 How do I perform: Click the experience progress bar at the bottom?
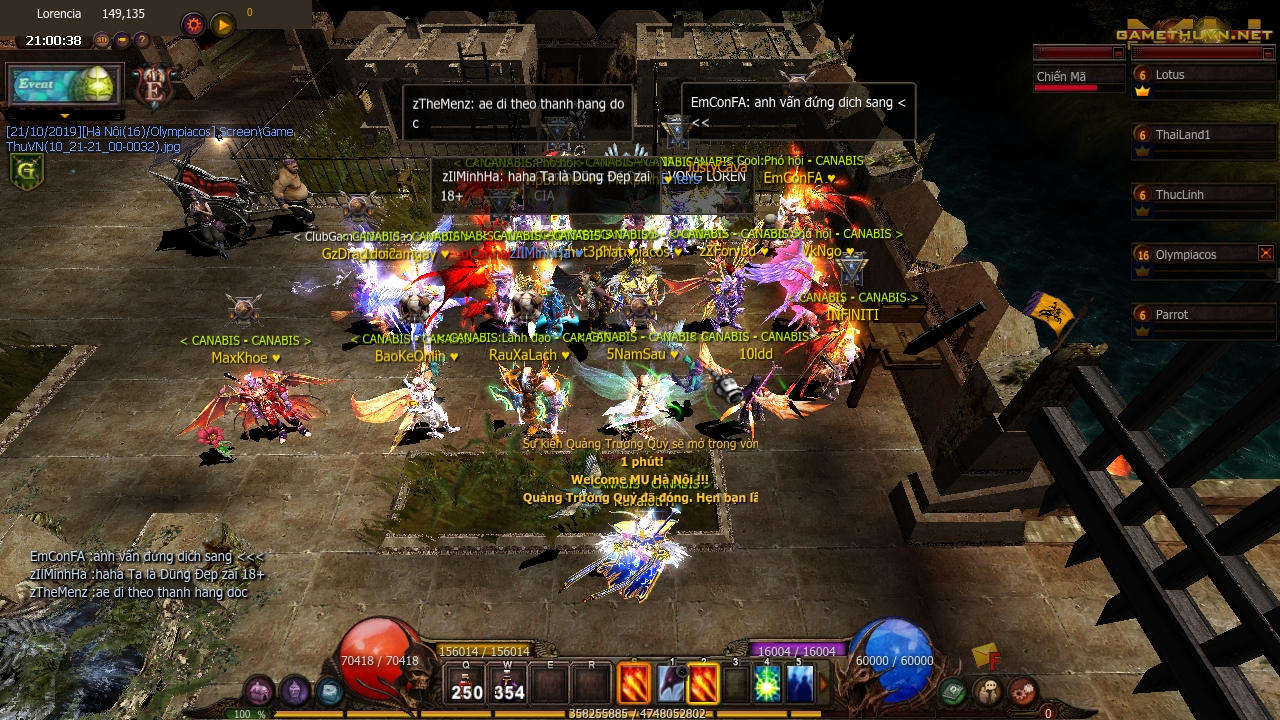[640, 713]
